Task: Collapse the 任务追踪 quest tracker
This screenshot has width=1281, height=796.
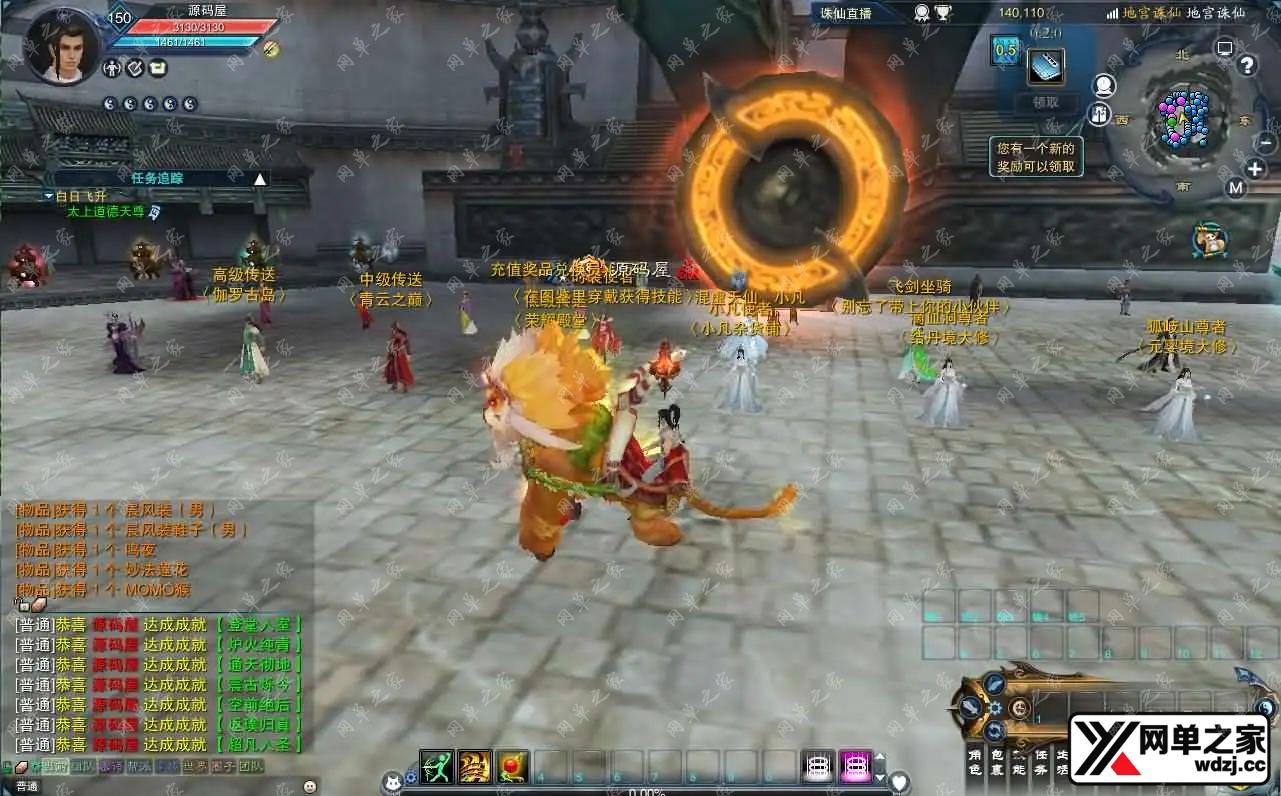Action: click(x=260, y=179)
